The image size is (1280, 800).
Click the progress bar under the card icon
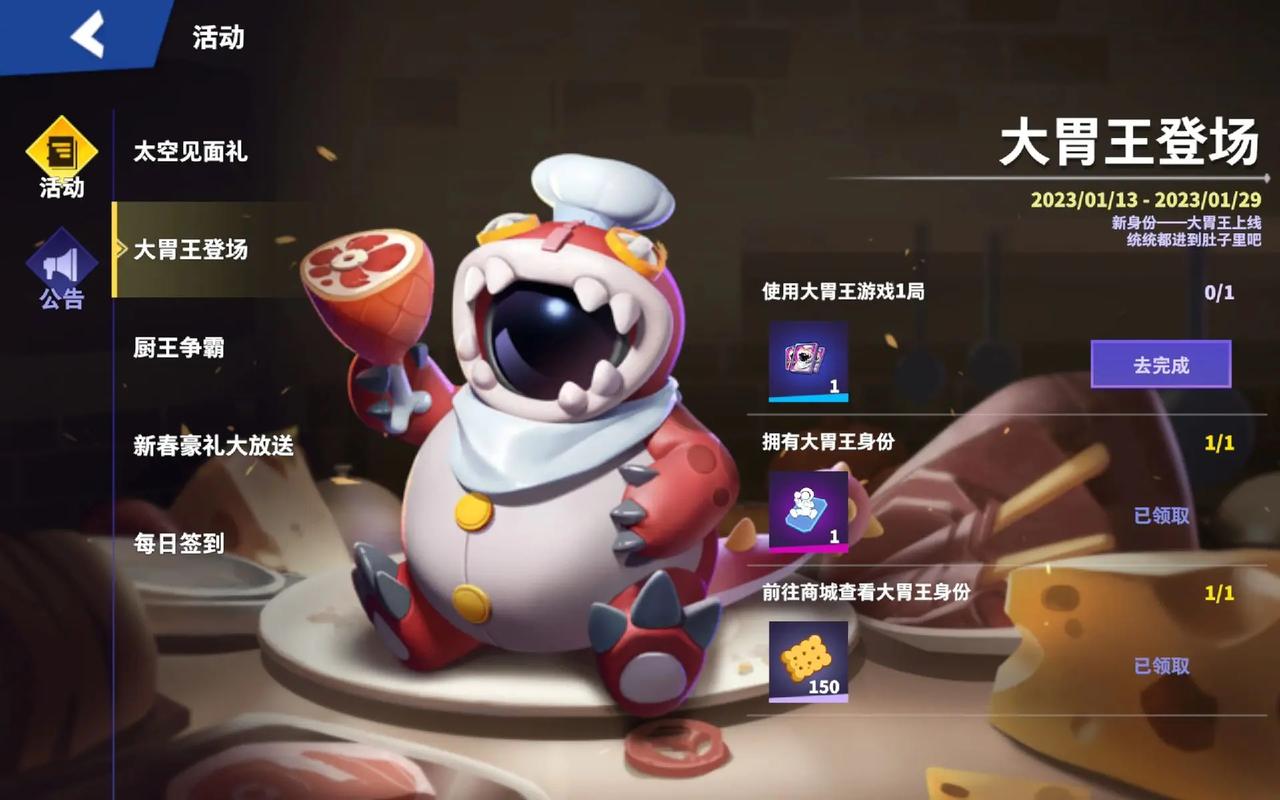point(806,398)
